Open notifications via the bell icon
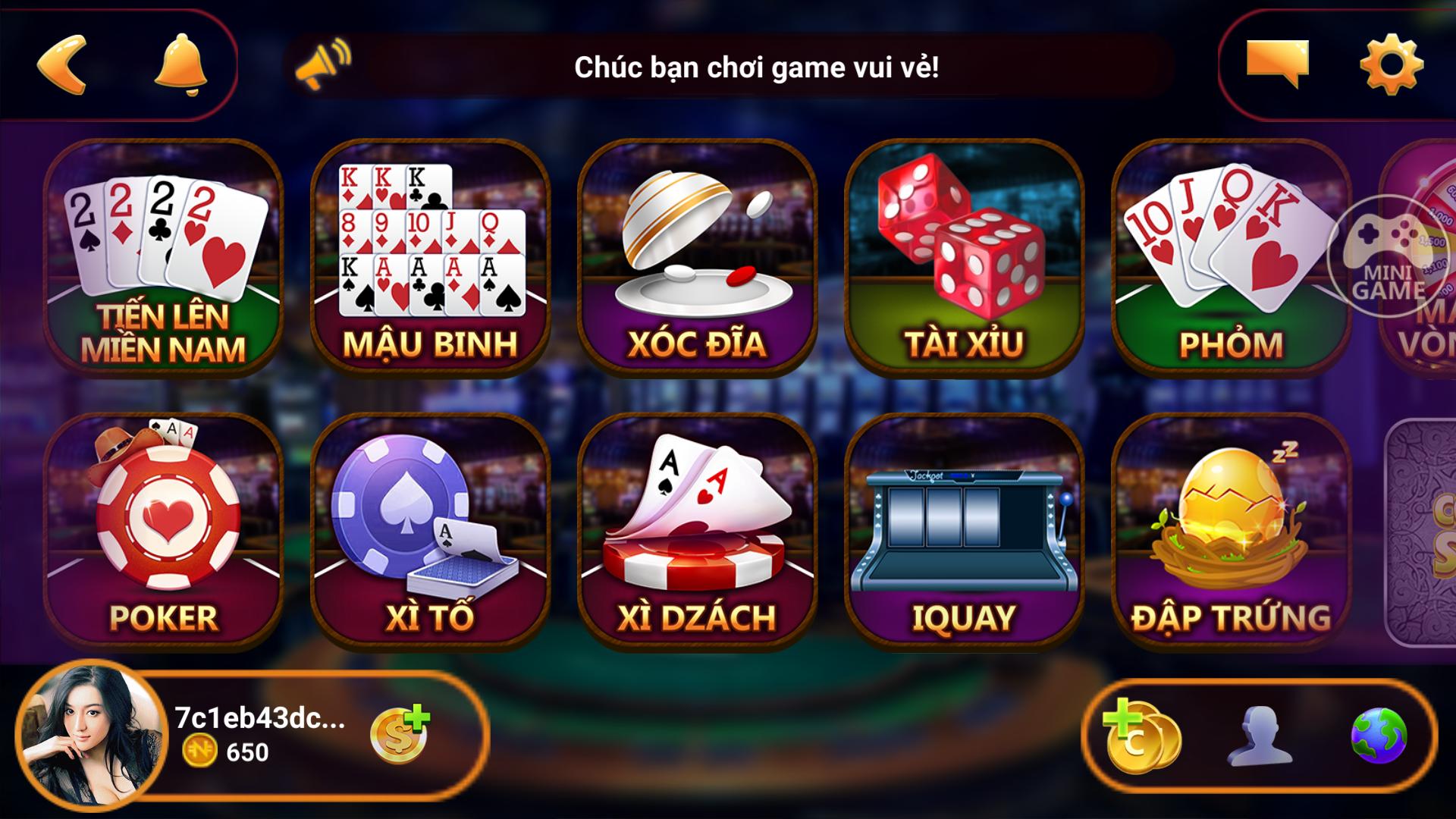The image size is (1456, 819). pyautogui.click(x=180, y=64)
